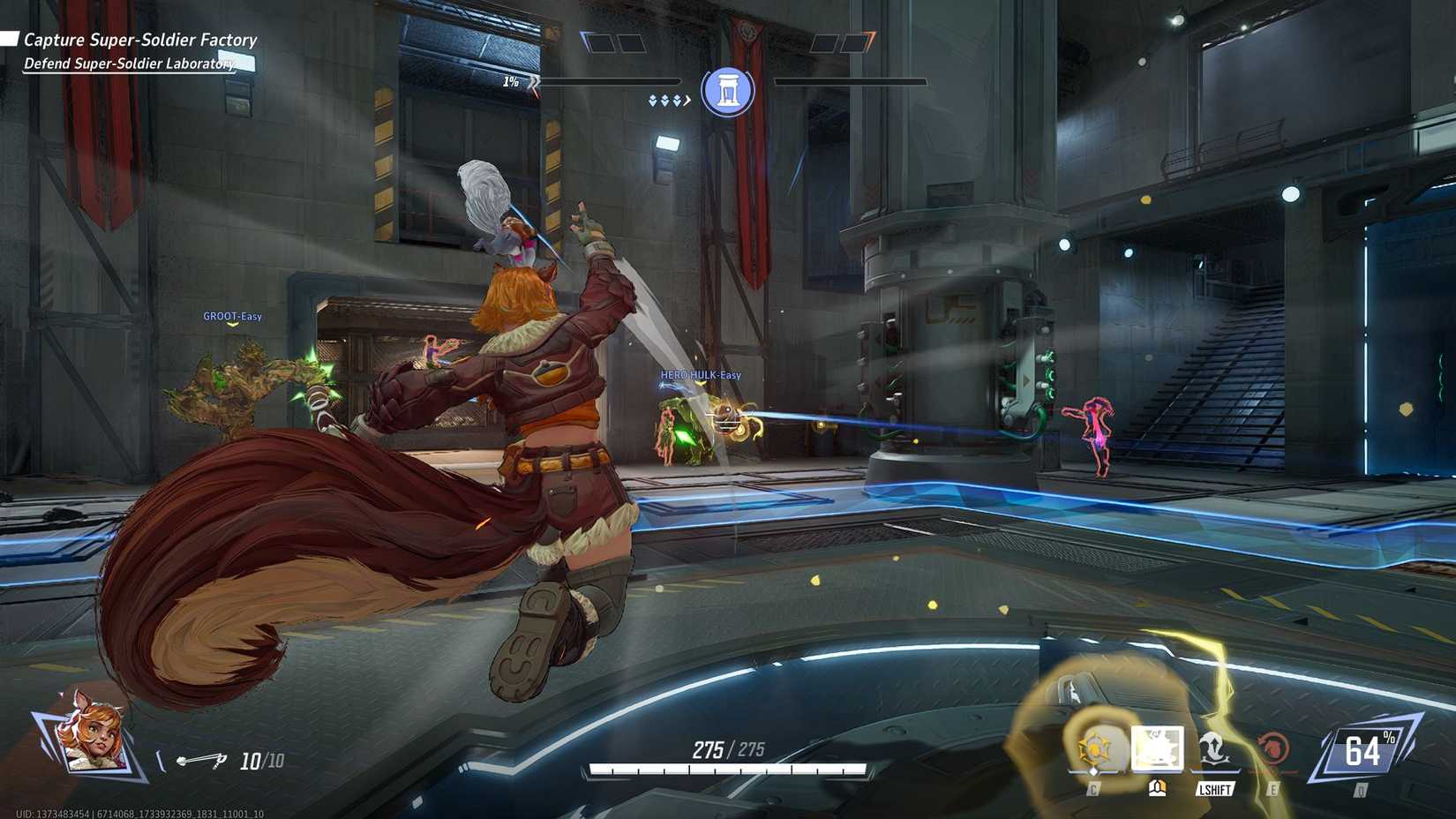Open the Defend Super-Soldier Laboratory objective

pos(129,64)
